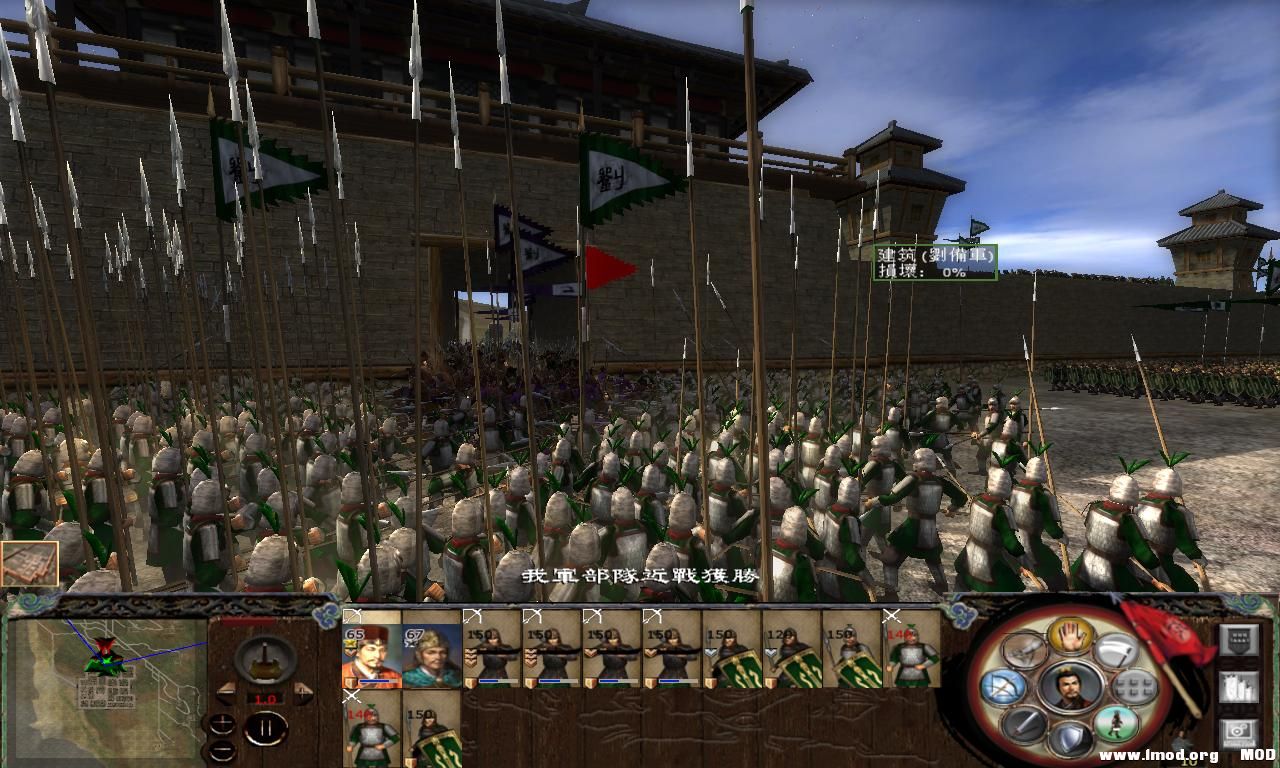Decrease game speed using left arrow

tap(228, 693)
